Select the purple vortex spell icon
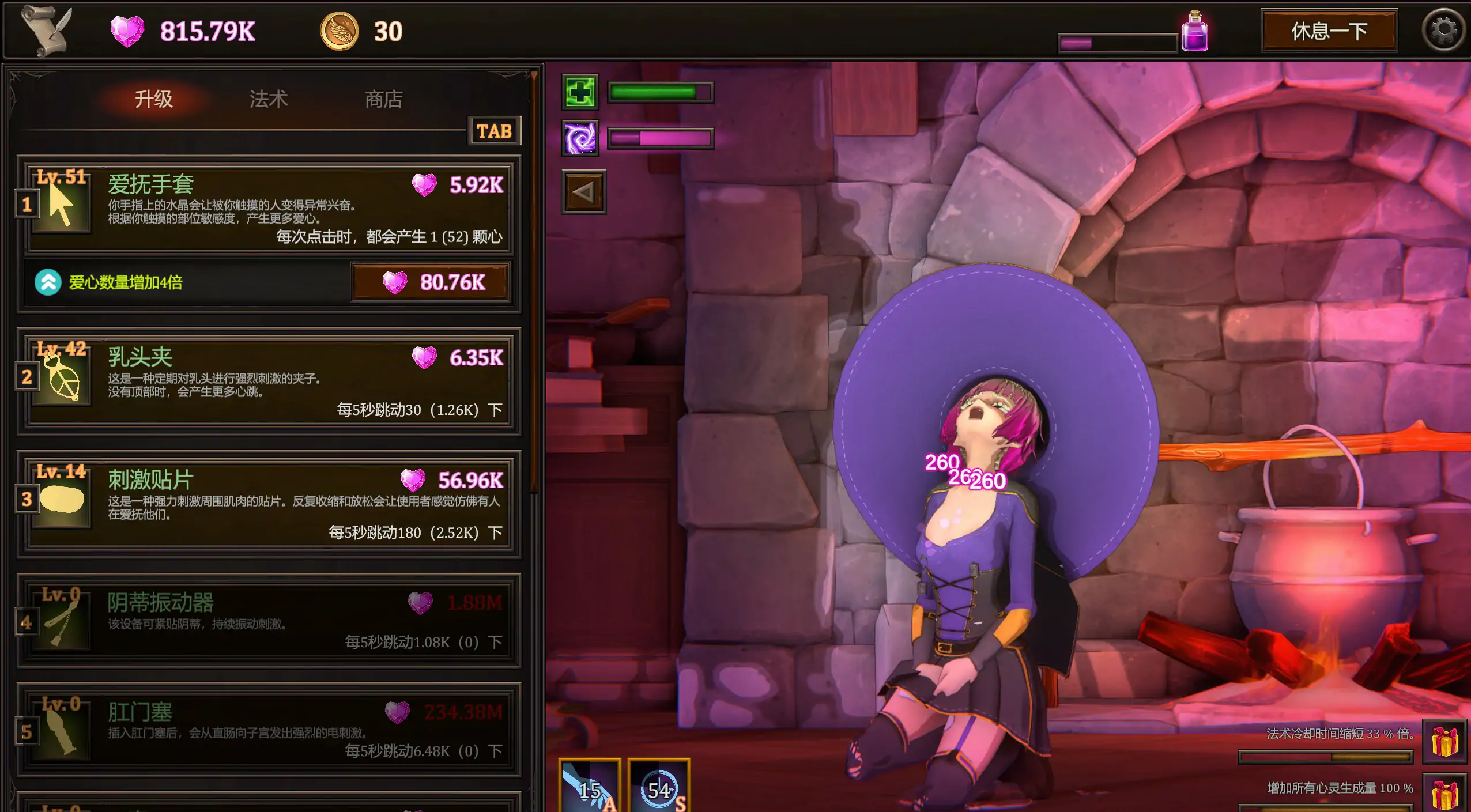Image resolution: width=1471 pixels, height=812 pixels. click(581, 138)
